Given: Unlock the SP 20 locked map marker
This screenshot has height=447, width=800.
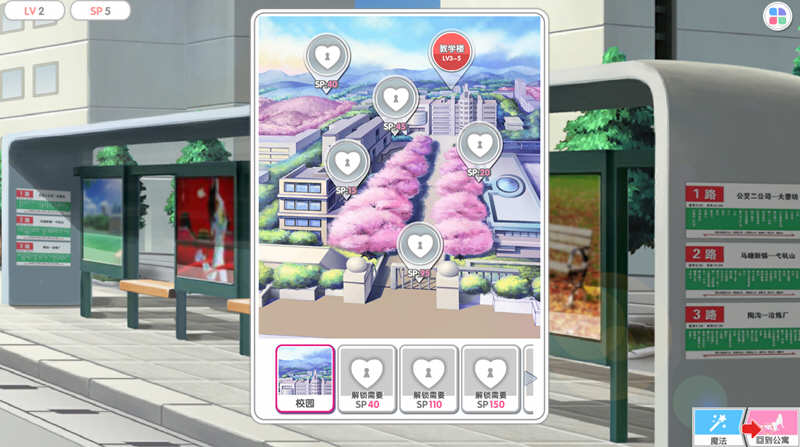Looking at the screenshot, I should [x=477, y=144].
